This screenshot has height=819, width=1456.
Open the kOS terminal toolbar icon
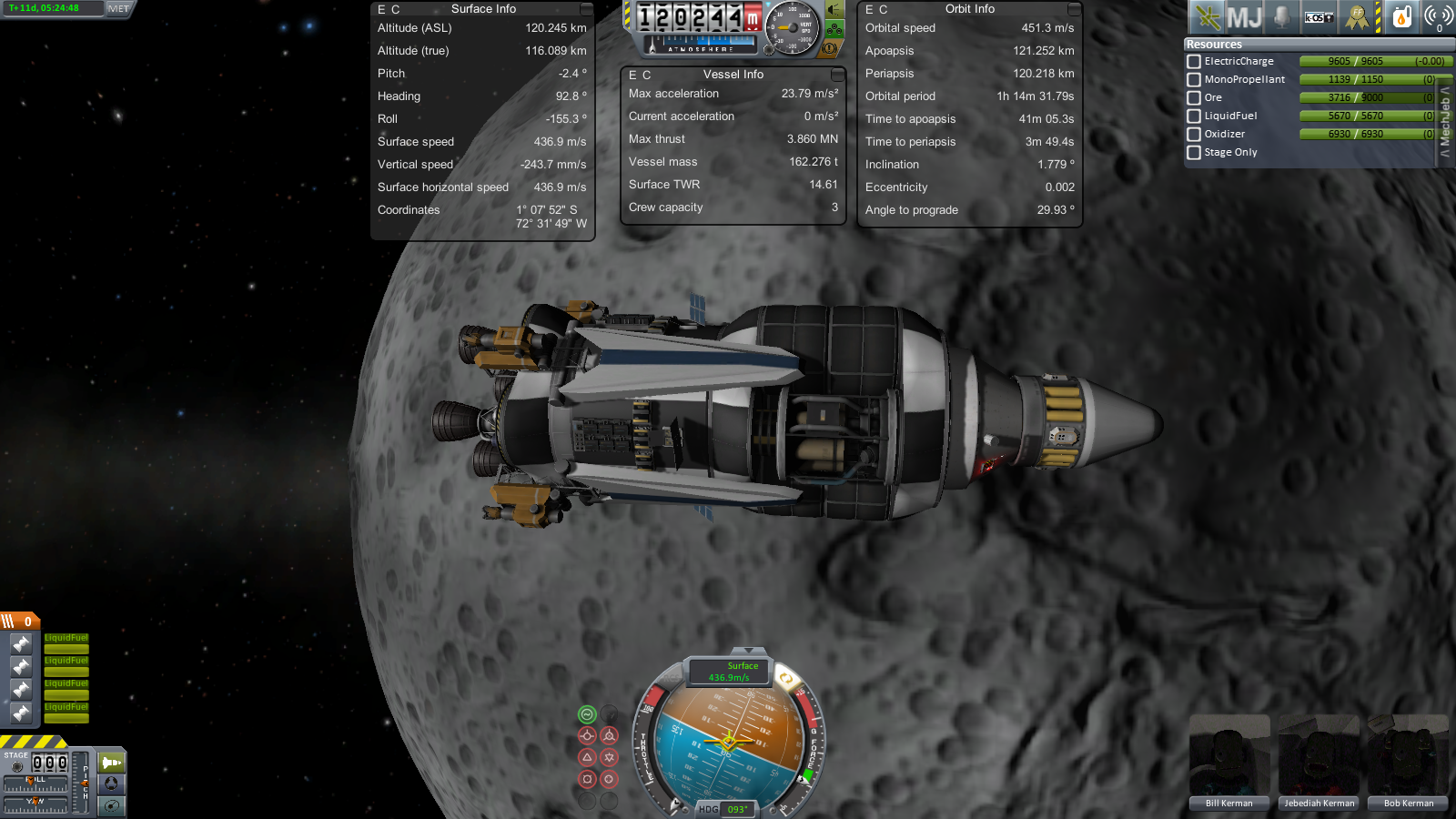pyautogui.click(x=1319, y=17)
